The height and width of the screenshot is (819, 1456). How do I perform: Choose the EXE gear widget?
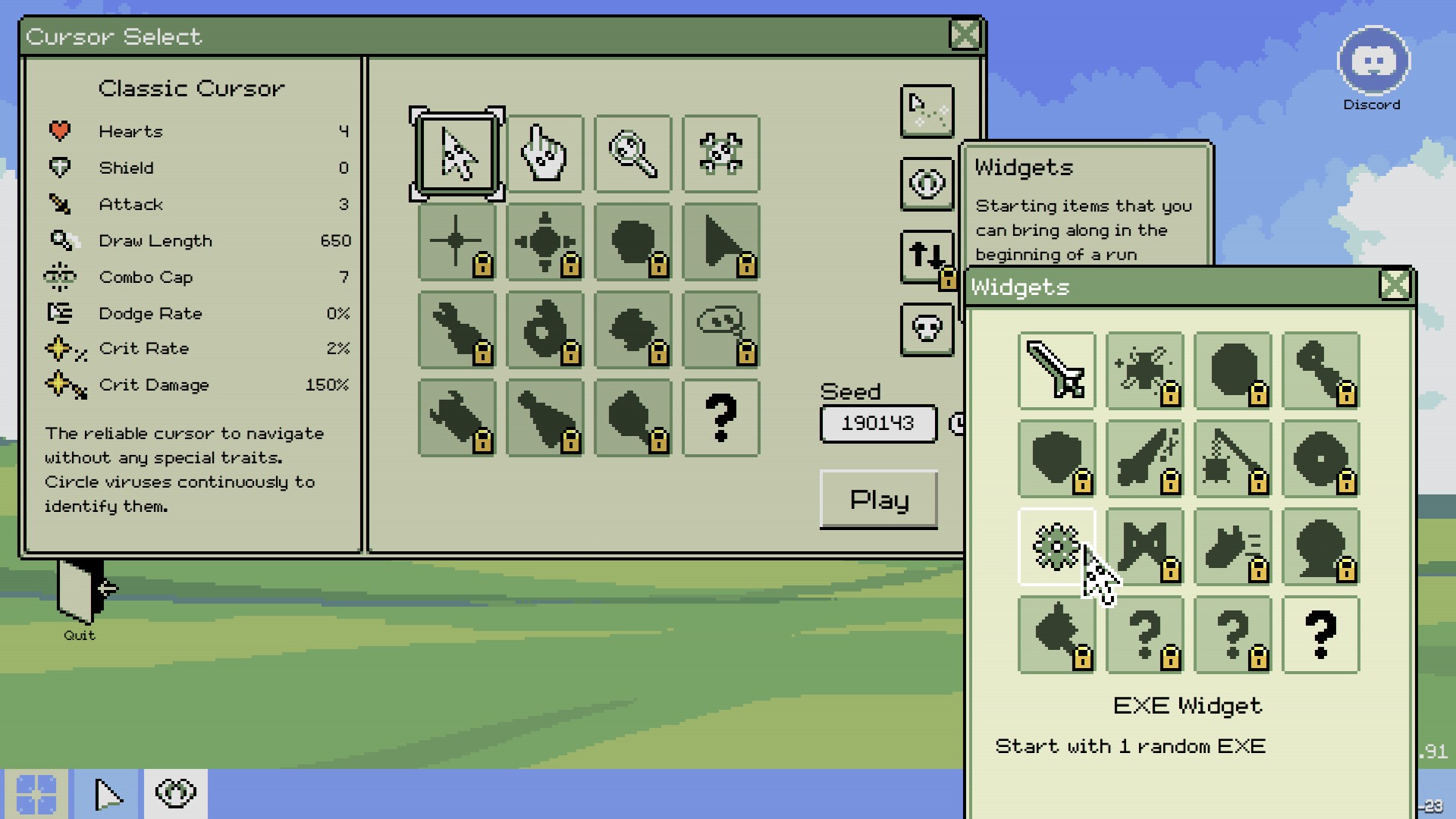tap(1056, 546)
